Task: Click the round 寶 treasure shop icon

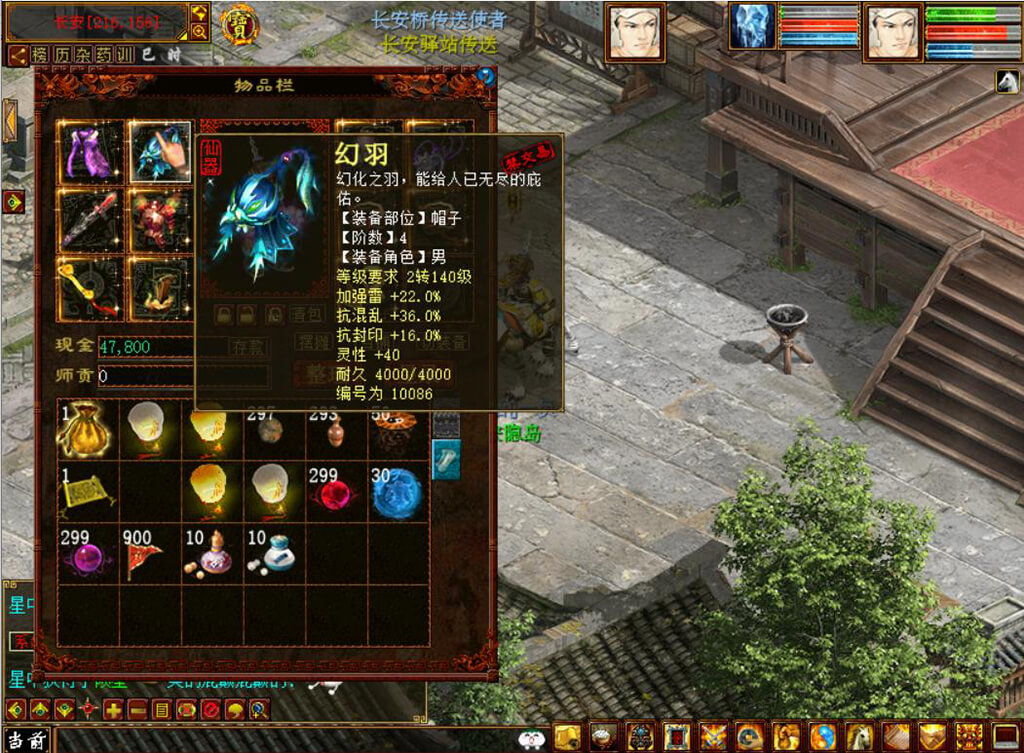Action: (238, 25)
